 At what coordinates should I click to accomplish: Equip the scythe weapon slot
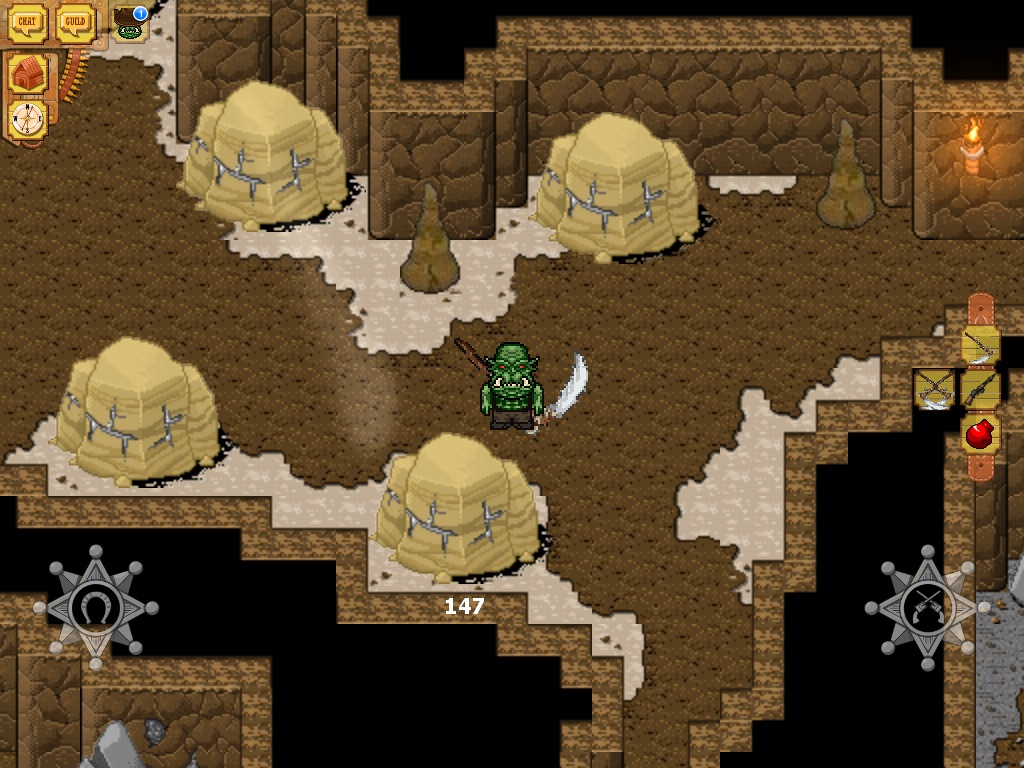(x=981, y=345)
